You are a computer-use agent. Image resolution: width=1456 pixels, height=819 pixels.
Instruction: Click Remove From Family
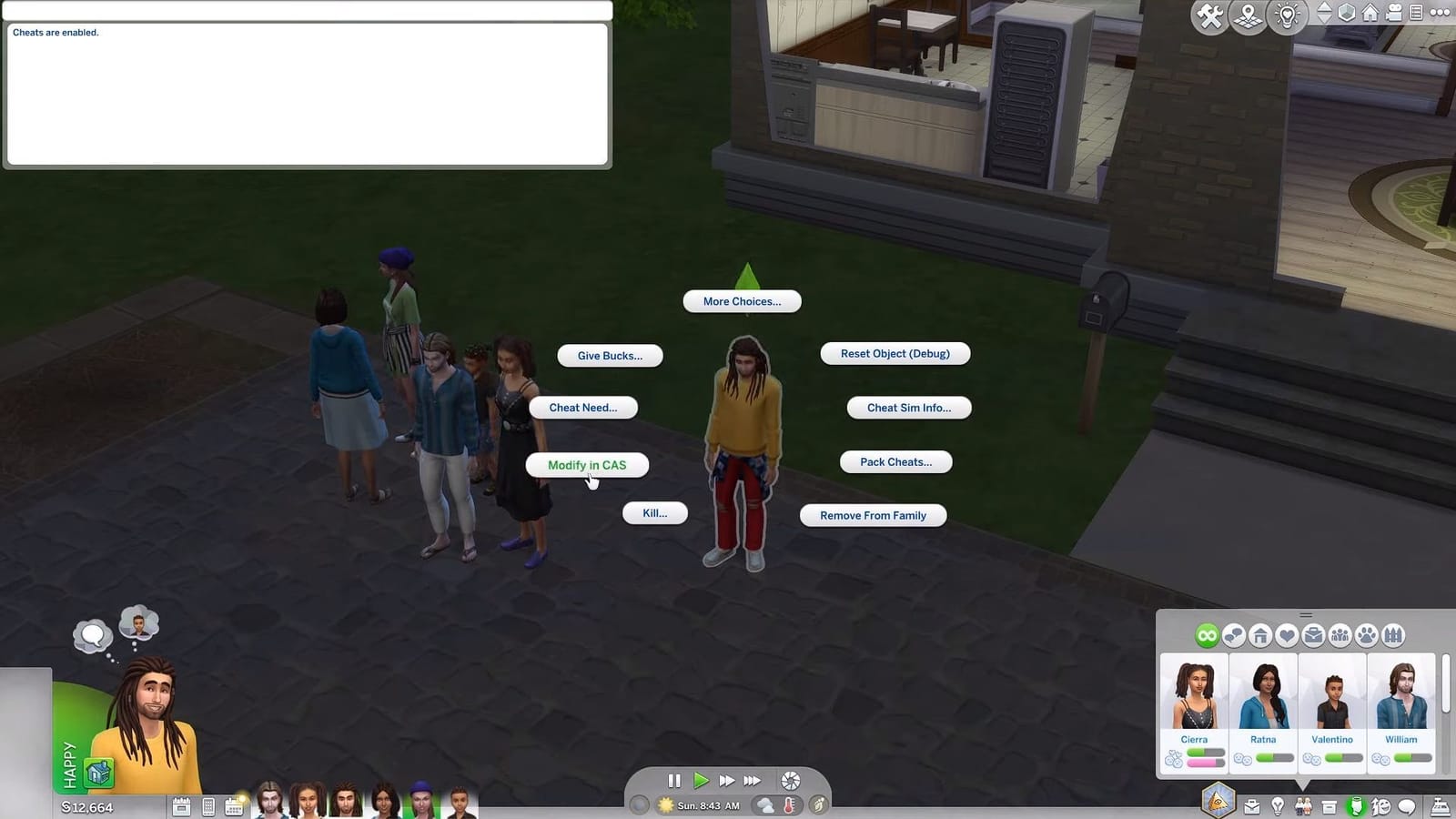pos(872,515)
